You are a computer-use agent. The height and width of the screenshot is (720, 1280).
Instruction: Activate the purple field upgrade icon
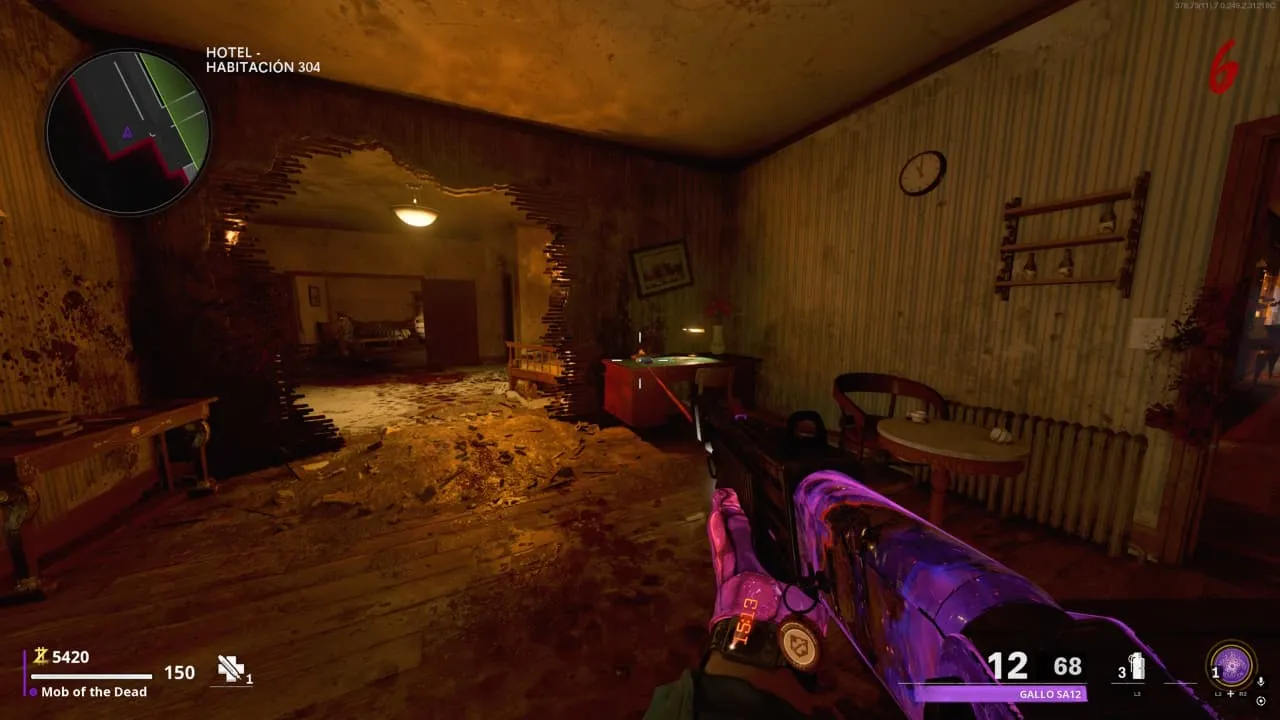click(1232, 665)
